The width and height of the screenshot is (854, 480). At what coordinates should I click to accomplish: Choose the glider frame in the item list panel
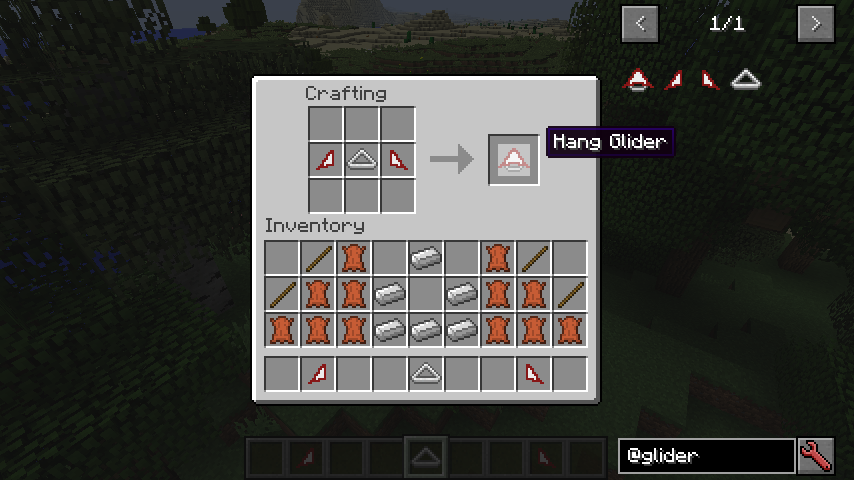(744, 79)
